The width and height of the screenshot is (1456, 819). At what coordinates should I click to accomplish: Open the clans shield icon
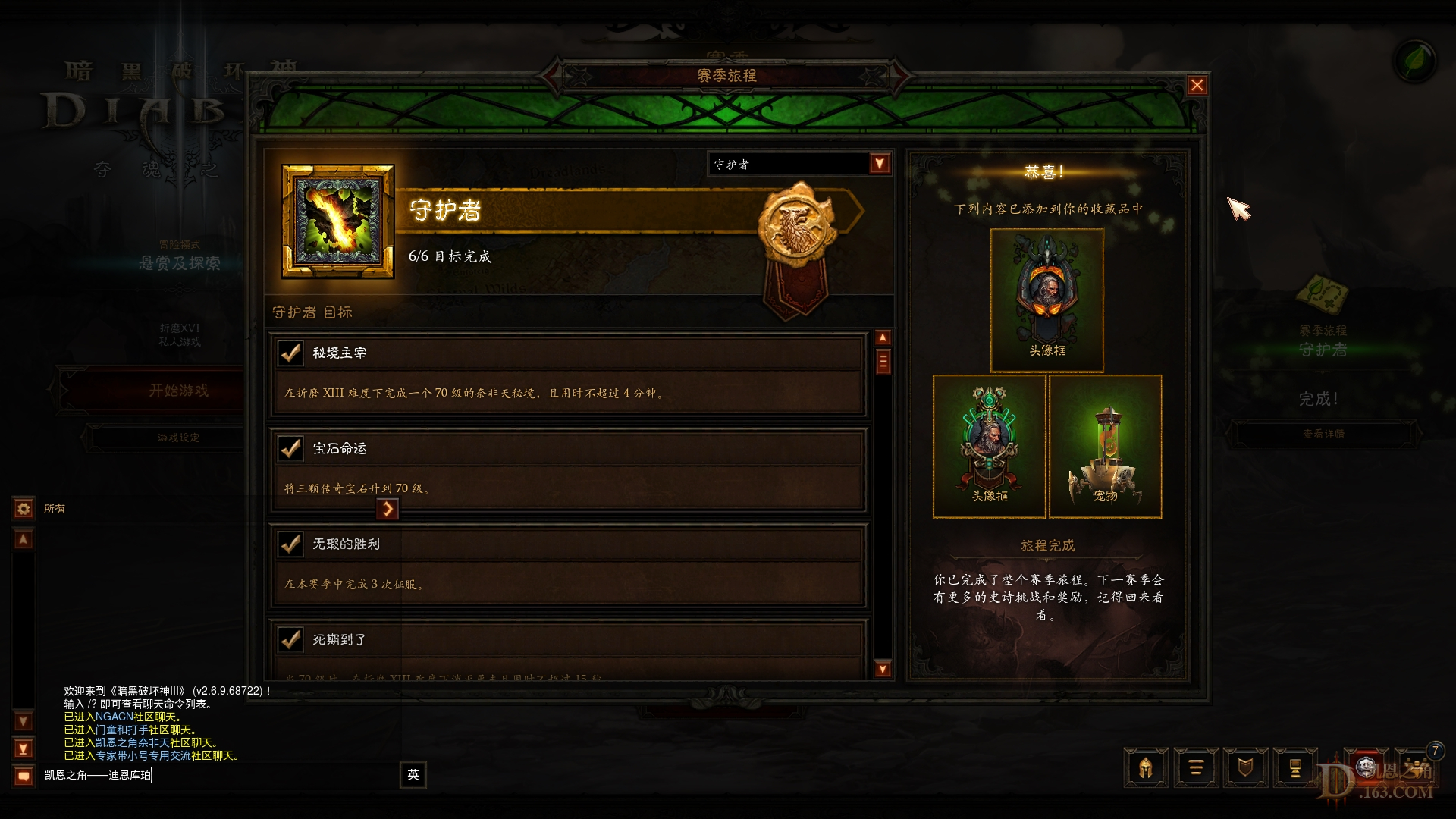(x=1246, y=767)
